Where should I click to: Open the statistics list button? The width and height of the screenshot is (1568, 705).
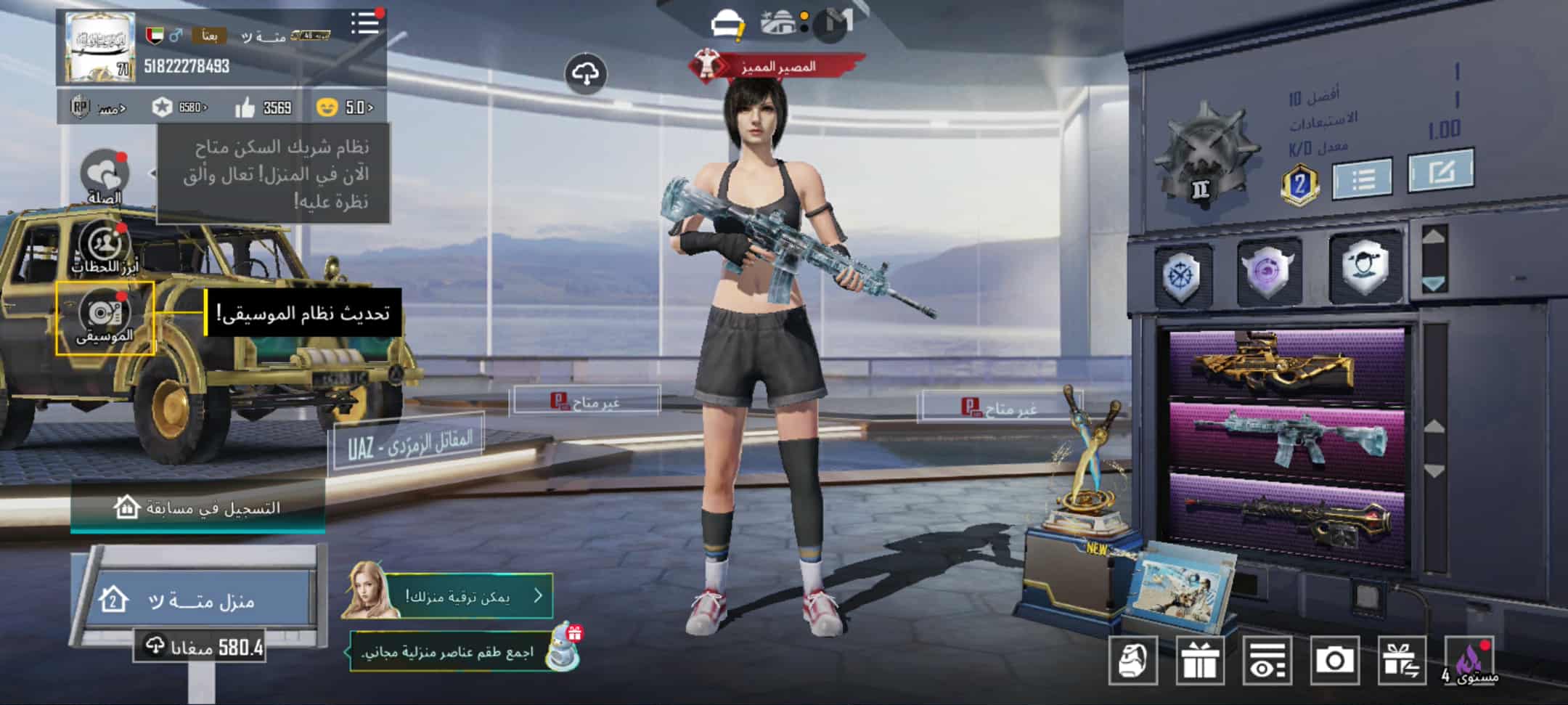point(1363,177)
